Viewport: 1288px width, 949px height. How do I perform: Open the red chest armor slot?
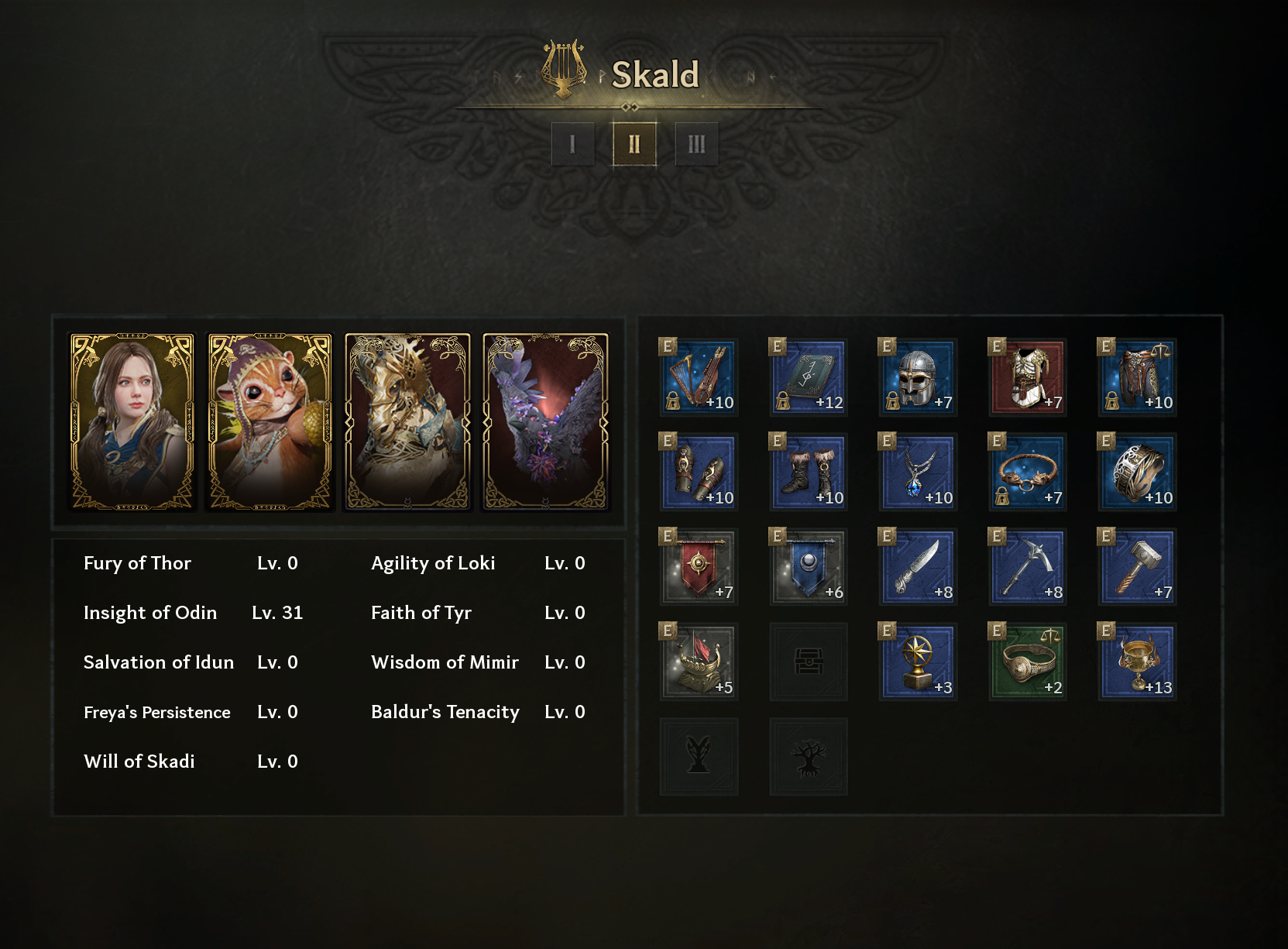click(x=1028, y=377)
